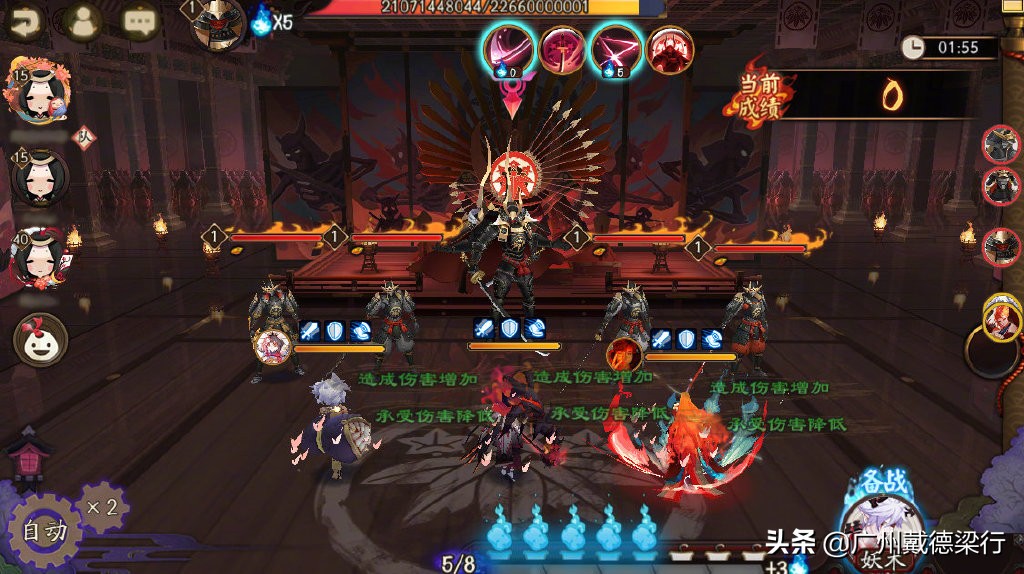View the boss's crossed arrows skill
The height and width of the screenshot is (574, 1024).
pyautogui.click(x=616, y=48)
